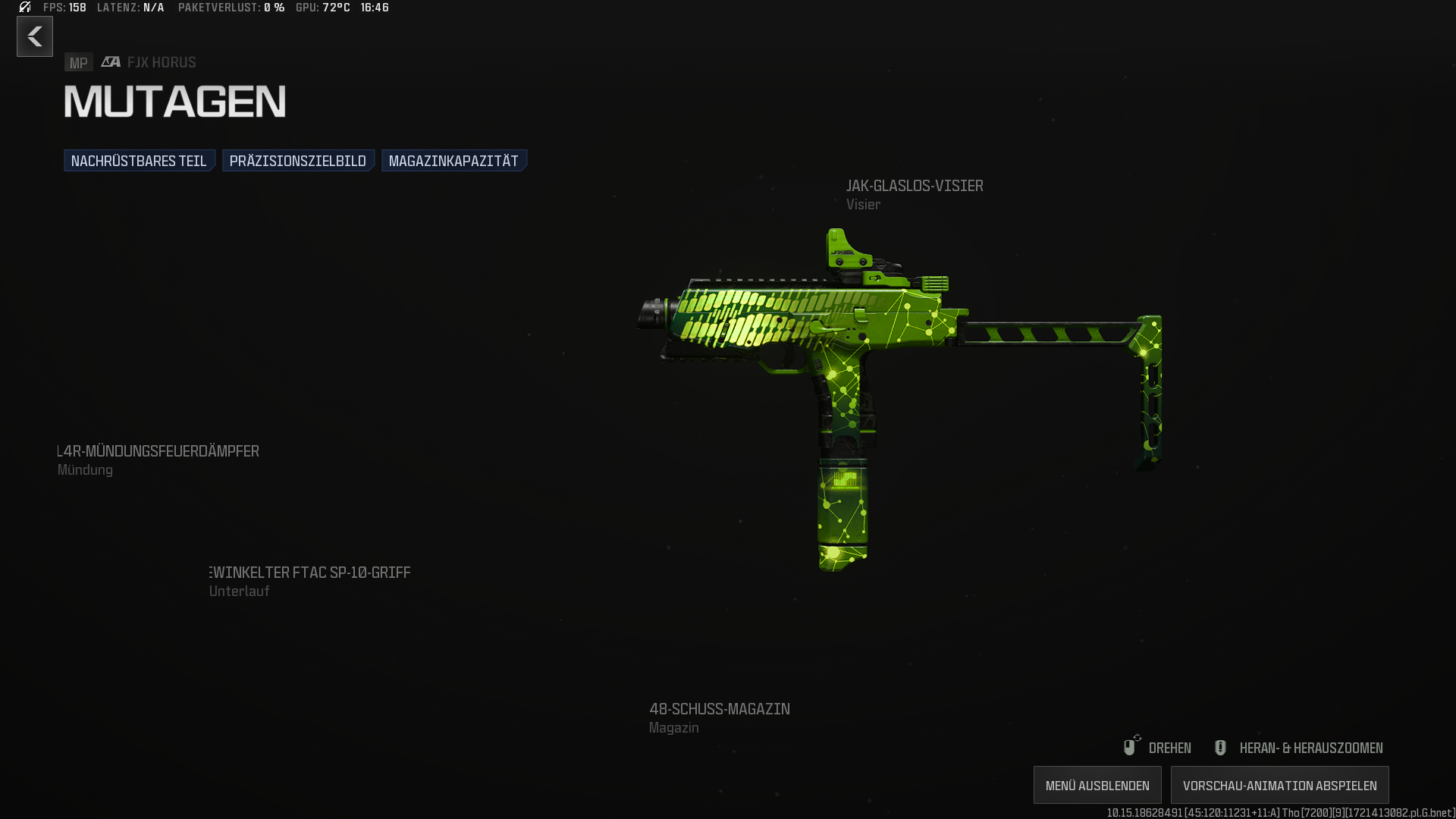Screen dimensions: 1456x819
Task: Click the Menü Ausblenden button
Action: pyautogui.click(x=1097, y=786)
